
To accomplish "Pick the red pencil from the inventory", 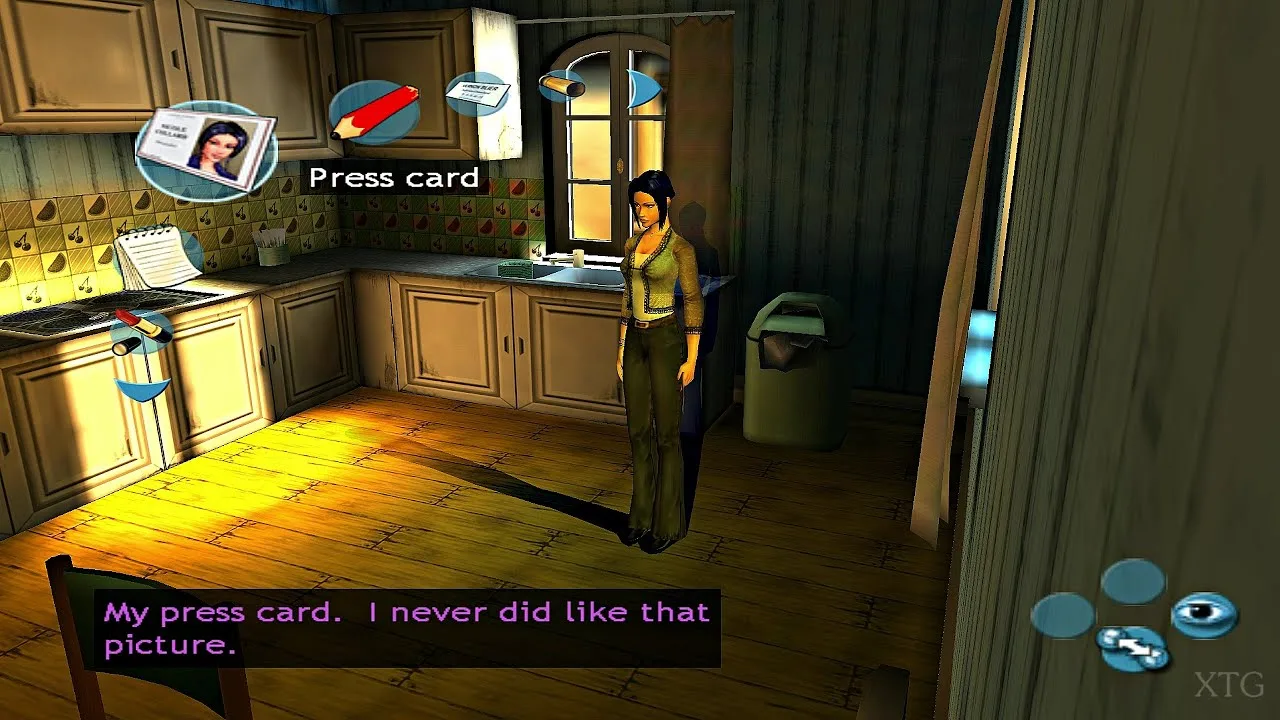I will coord(373,112).
